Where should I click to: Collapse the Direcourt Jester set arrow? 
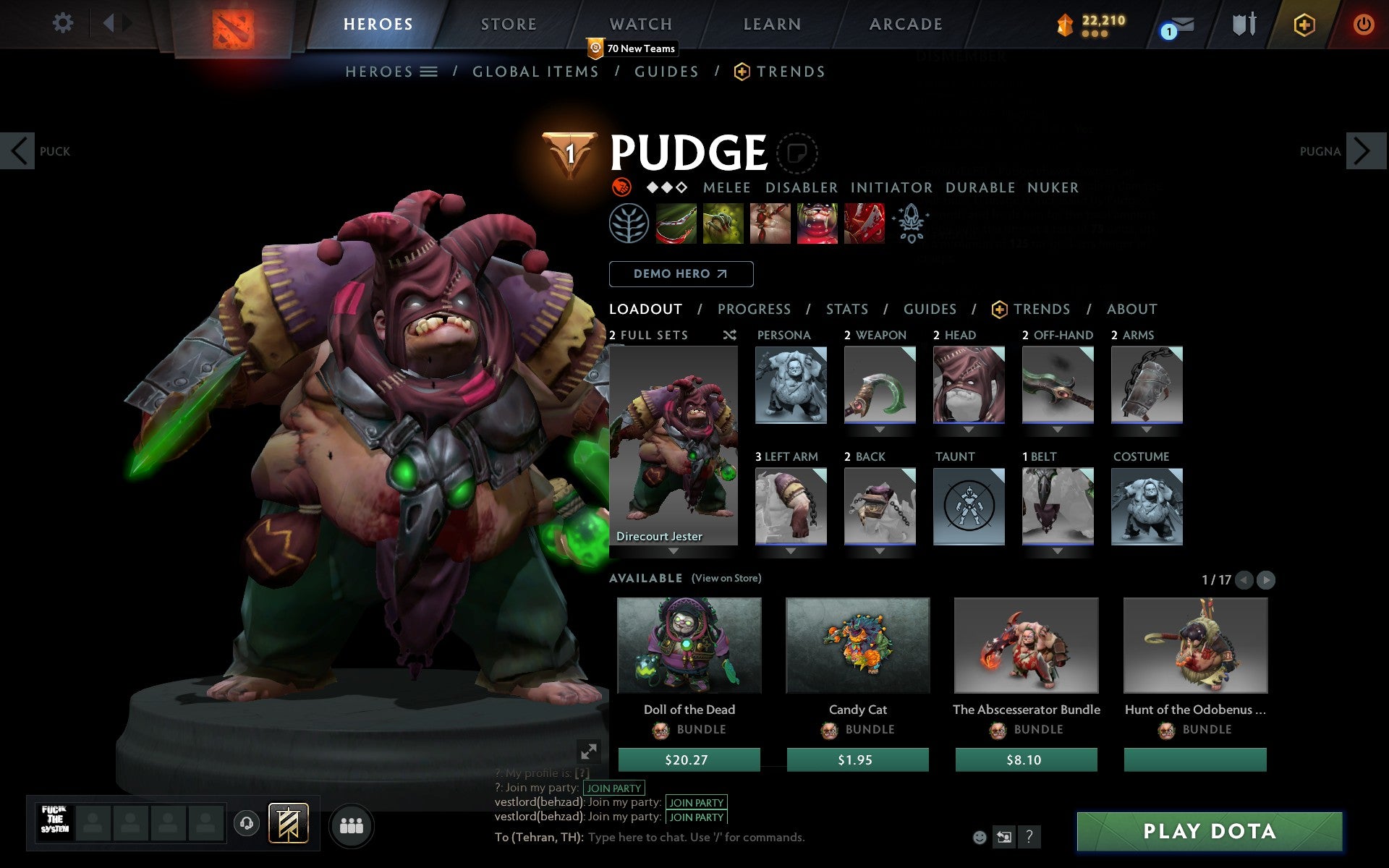(x=674, y=550)
